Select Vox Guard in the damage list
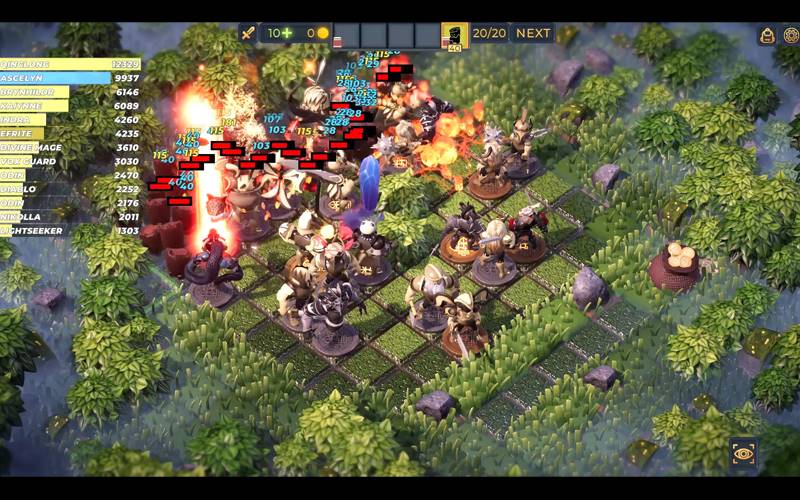The image size is (800, 500). tap(70, 161)
